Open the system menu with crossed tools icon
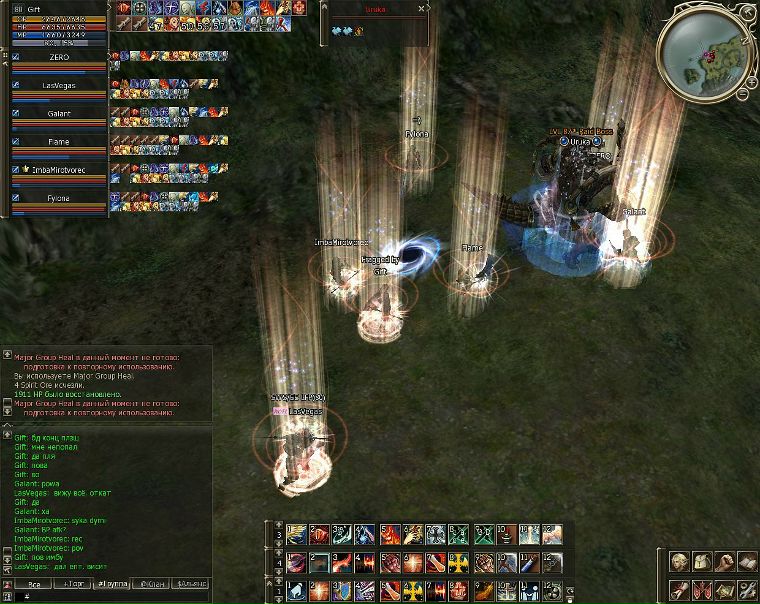Image resolution: width=760 pixels, height=604 pixels. pyautogui.click(x=747, y=590)
